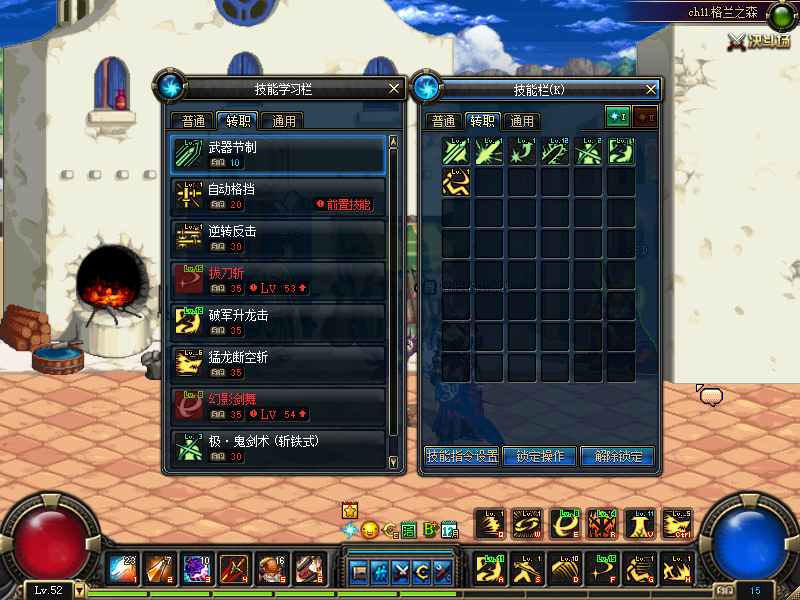
Task: Choose the 自动格挡 skill entry
Action: point(278,196)
